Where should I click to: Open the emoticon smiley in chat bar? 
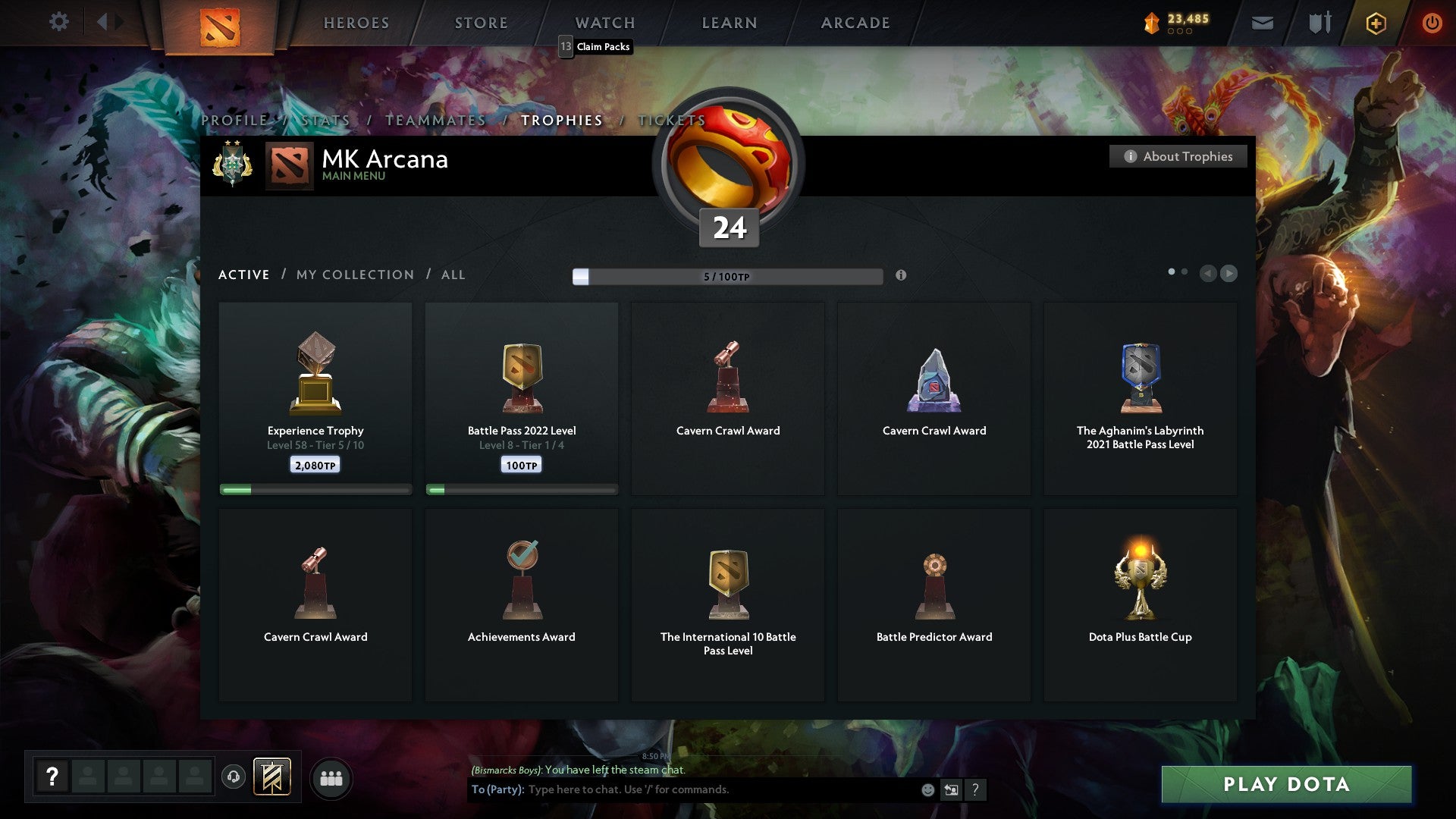pyautogui.click(x=927, y=789)
